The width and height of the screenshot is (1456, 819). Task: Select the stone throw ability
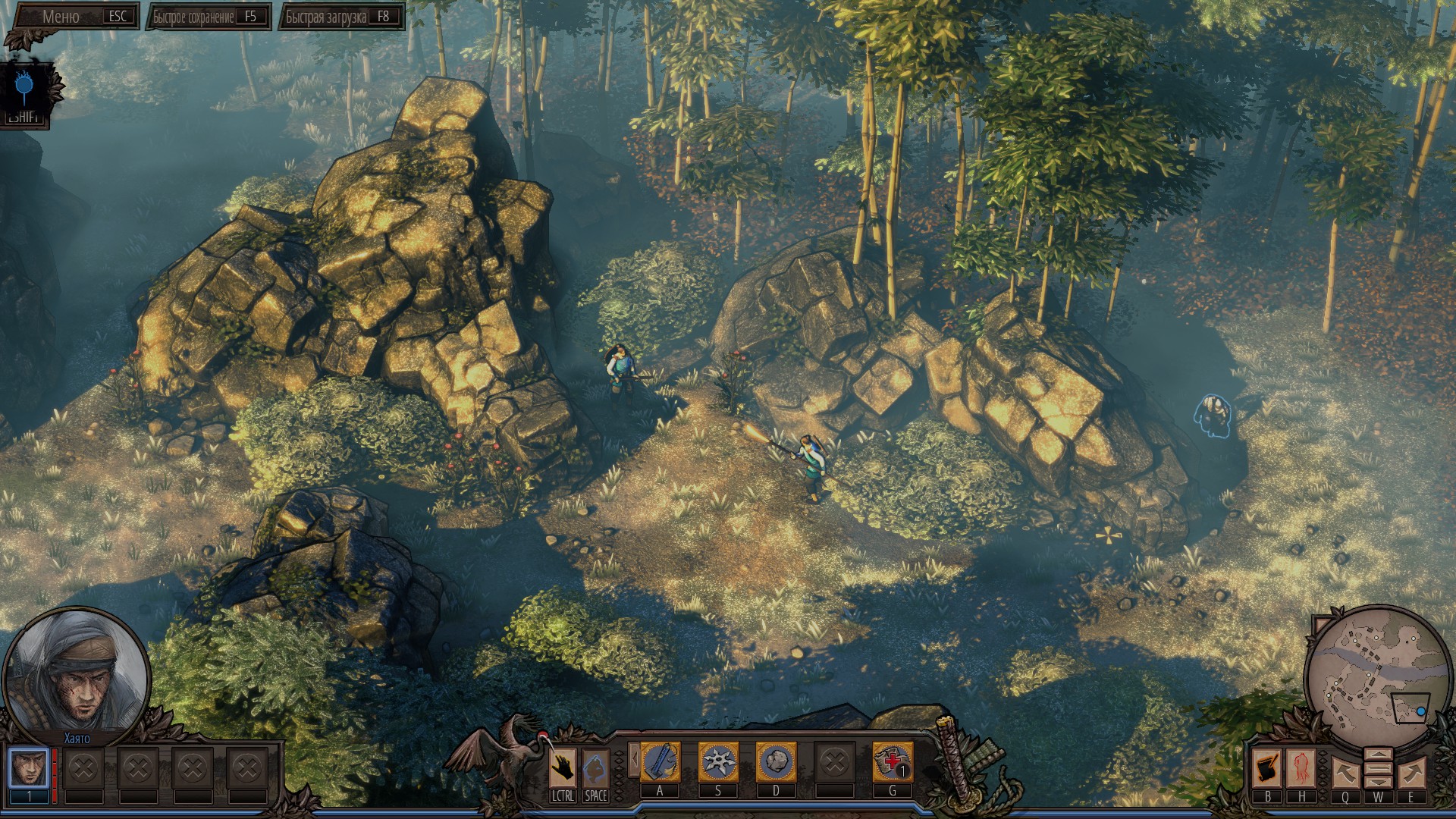tap(776, 762)
